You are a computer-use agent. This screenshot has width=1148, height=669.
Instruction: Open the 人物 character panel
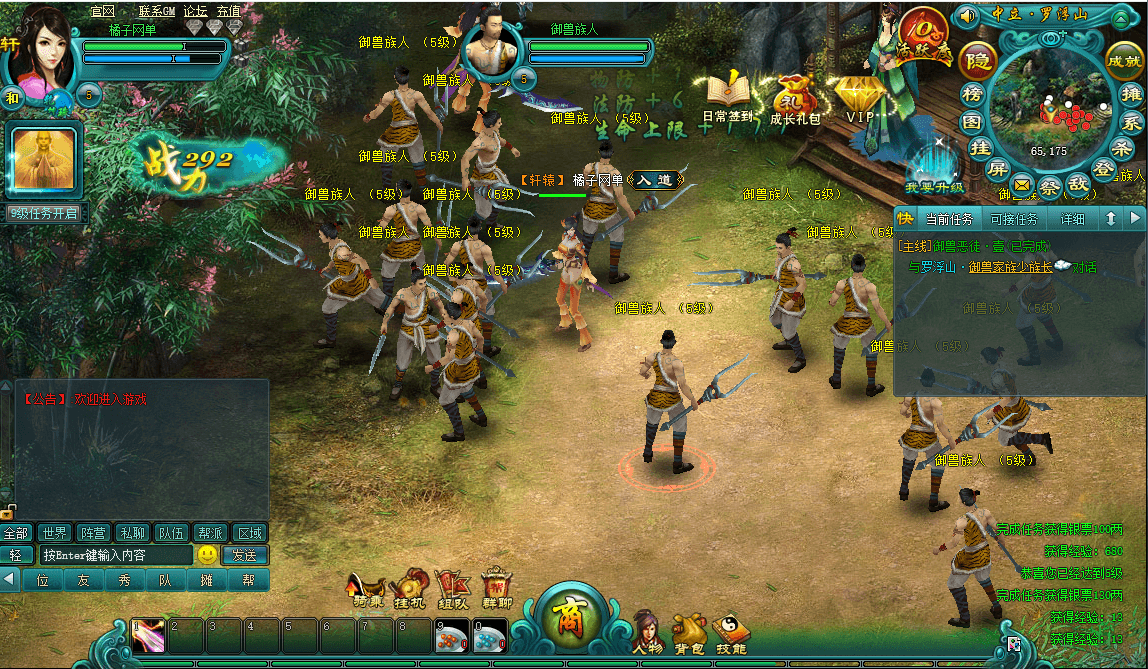coord(646,630)
